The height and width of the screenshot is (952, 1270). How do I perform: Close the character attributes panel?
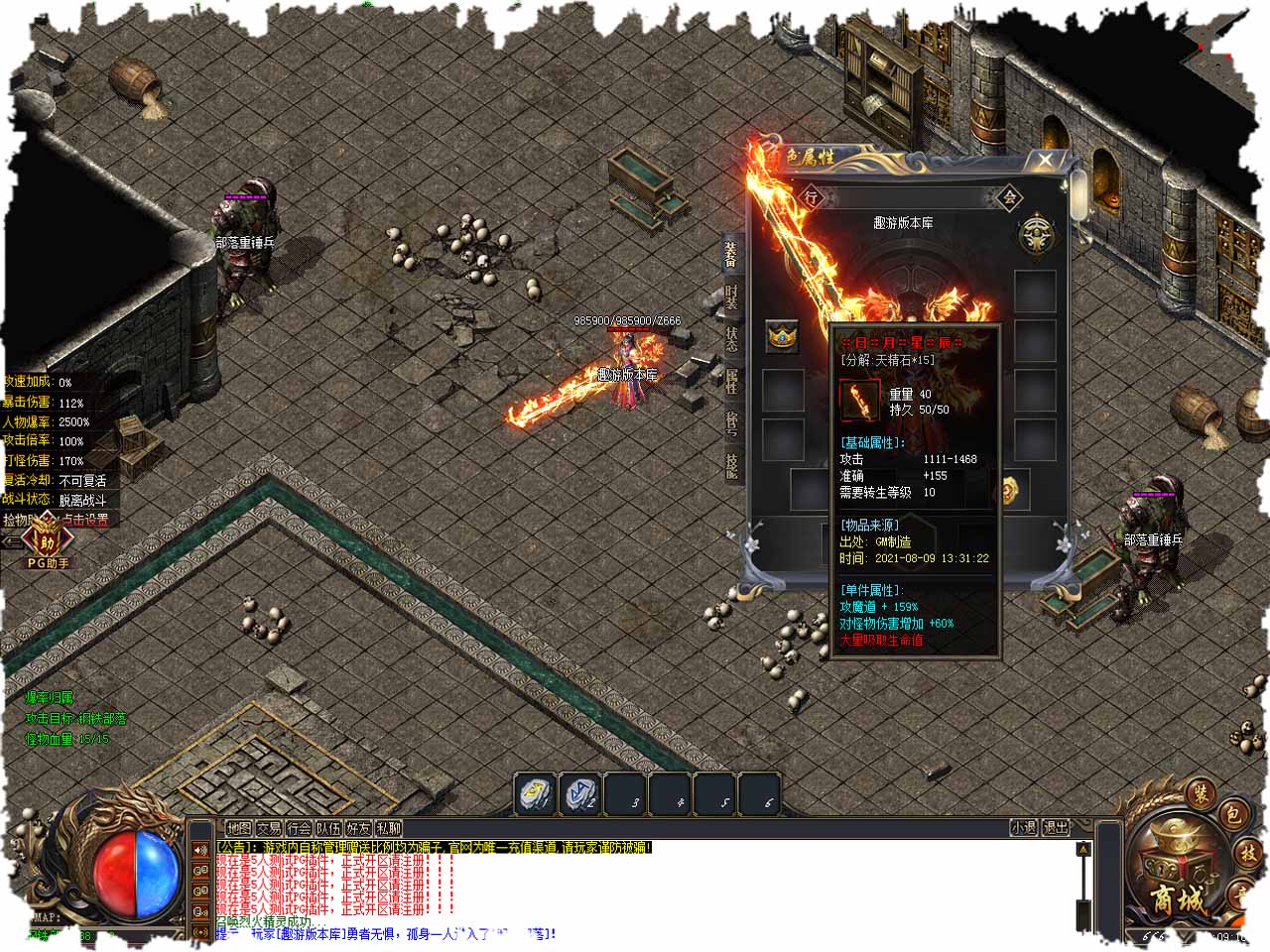1045,162
